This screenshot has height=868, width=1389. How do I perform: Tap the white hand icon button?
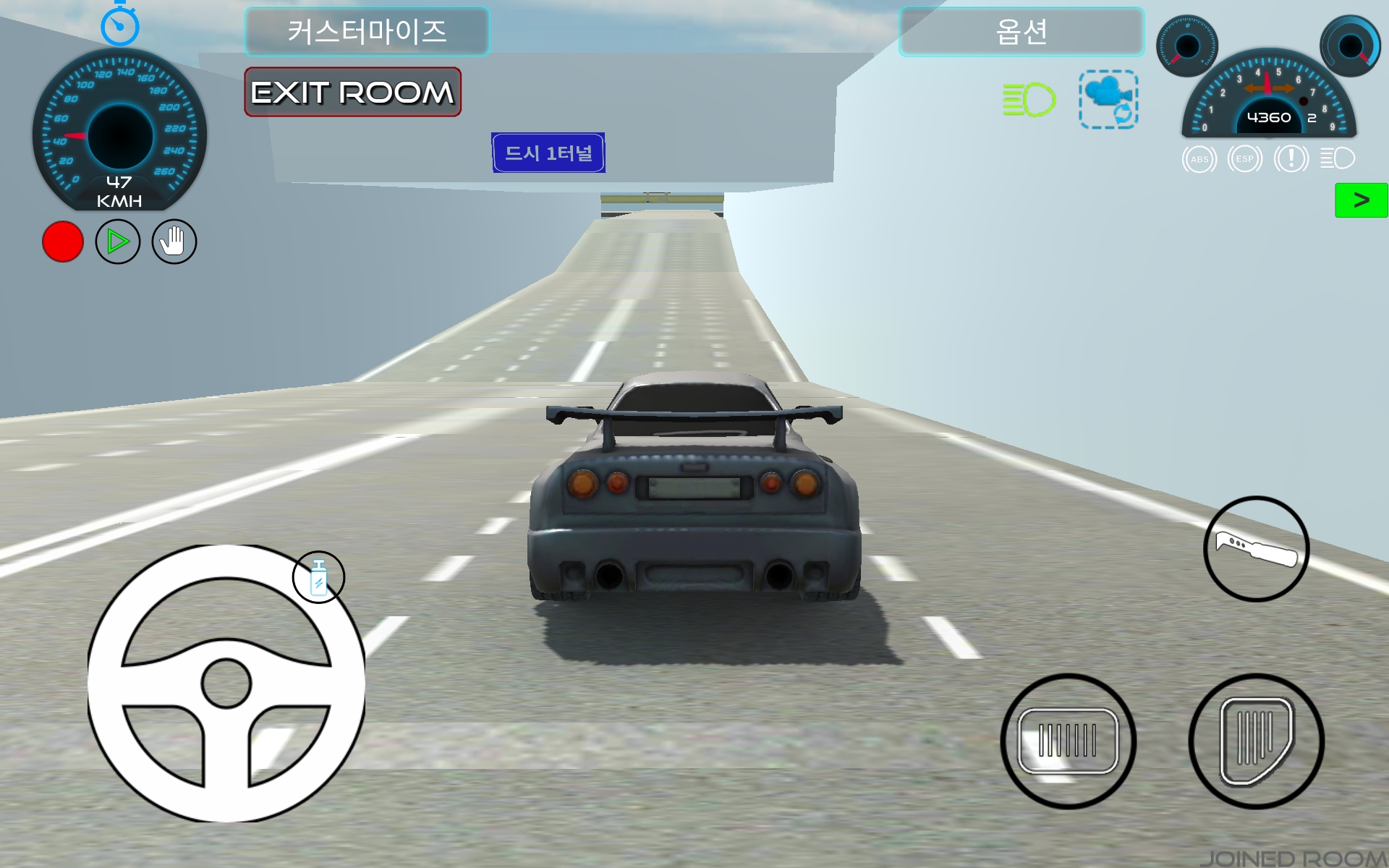(x=174, y=242)
